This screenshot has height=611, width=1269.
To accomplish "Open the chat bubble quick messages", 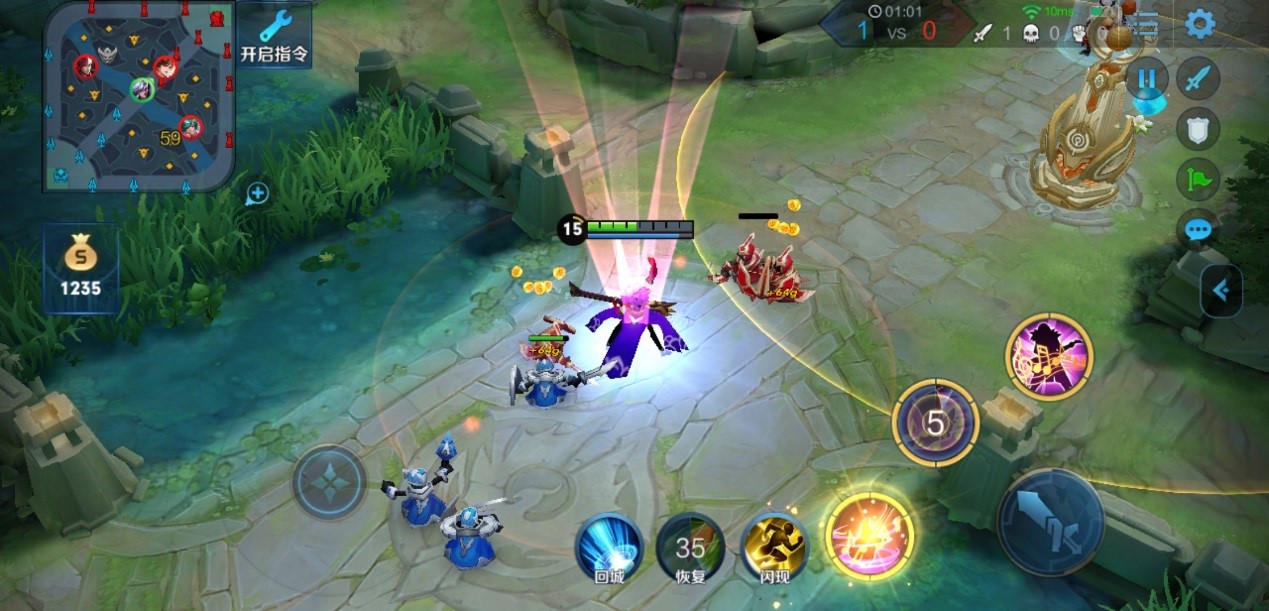I will (1197, 230).
